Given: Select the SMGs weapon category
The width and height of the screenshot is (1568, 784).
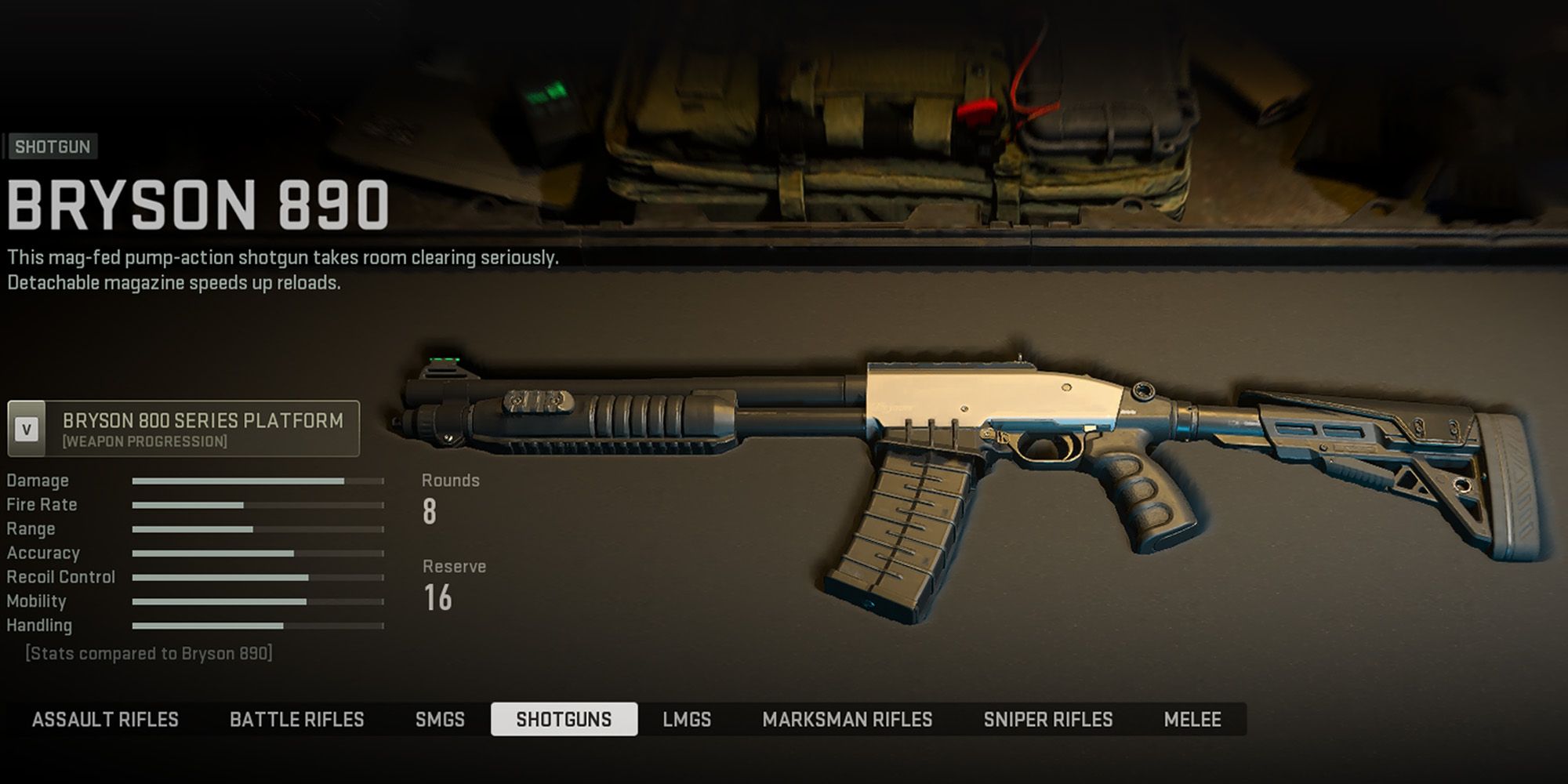Looking at the screenshot, I should [x=441, y=719].
